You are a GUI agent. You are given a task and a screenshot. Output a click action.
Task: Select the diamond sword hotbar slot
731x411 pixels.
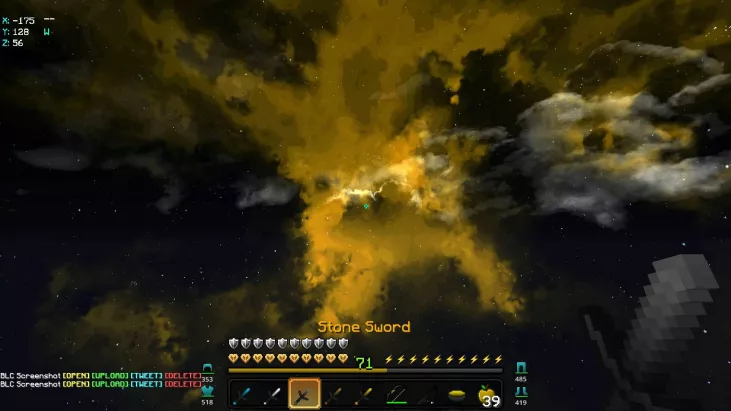246,395
